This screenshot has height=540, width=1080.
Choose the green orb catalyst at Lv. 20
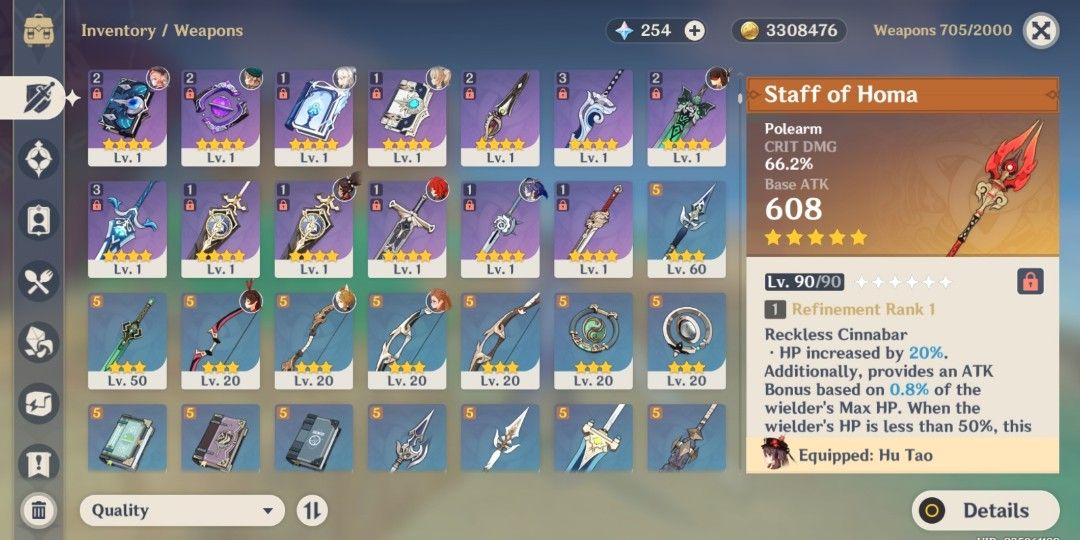coord(593,341)
